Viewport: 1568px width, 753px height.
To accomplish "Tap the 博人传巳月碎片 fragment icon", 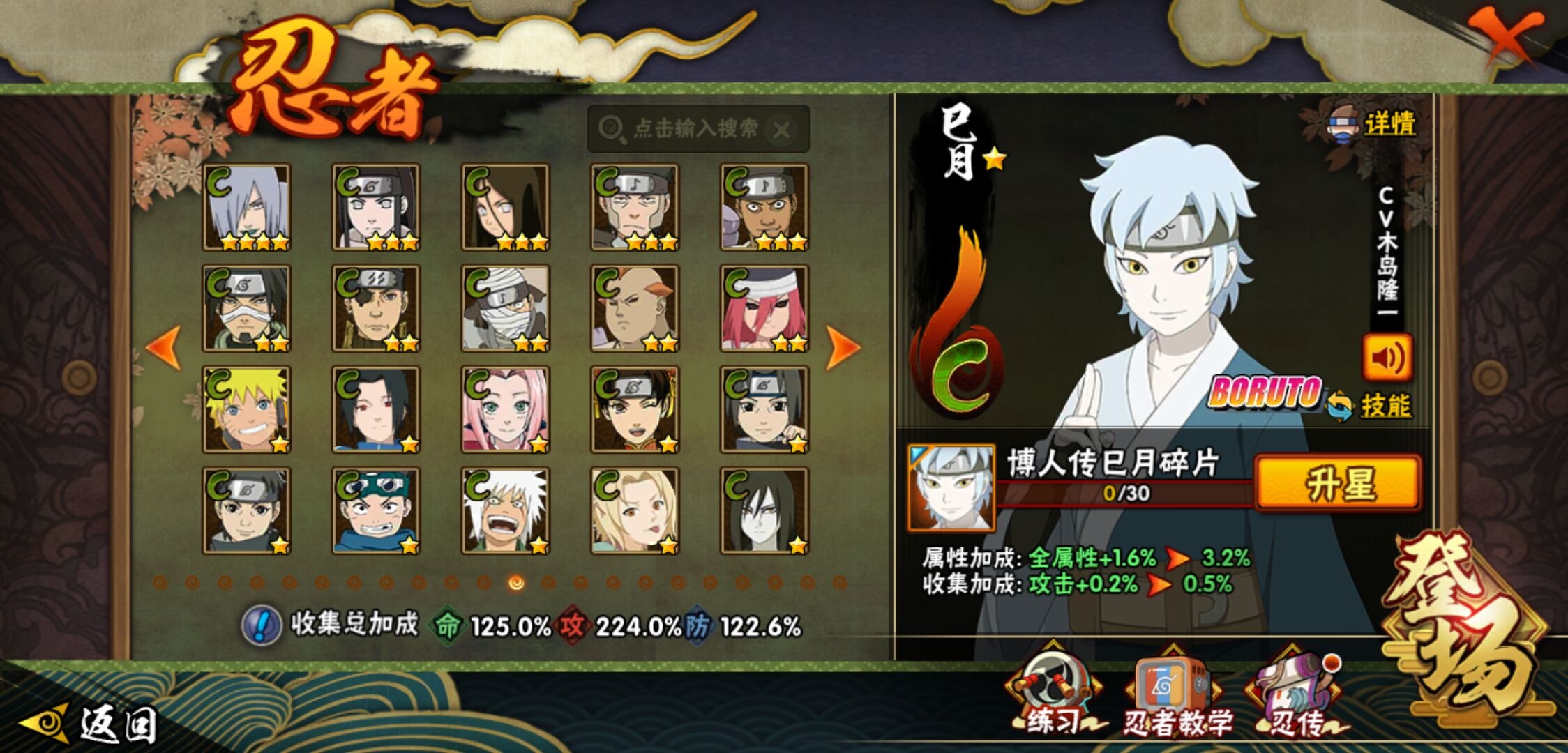I will [951, 487].
